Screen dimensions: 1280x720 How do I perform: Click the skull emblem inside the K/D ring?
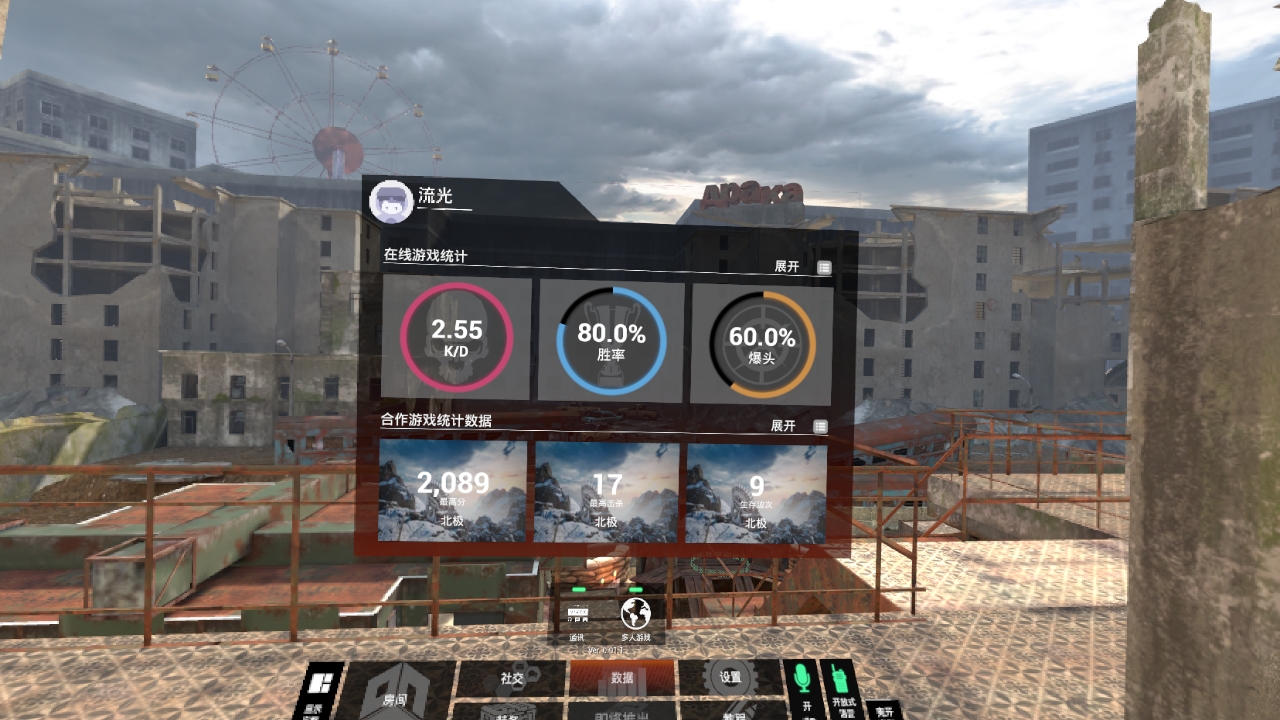click(459, 336)
